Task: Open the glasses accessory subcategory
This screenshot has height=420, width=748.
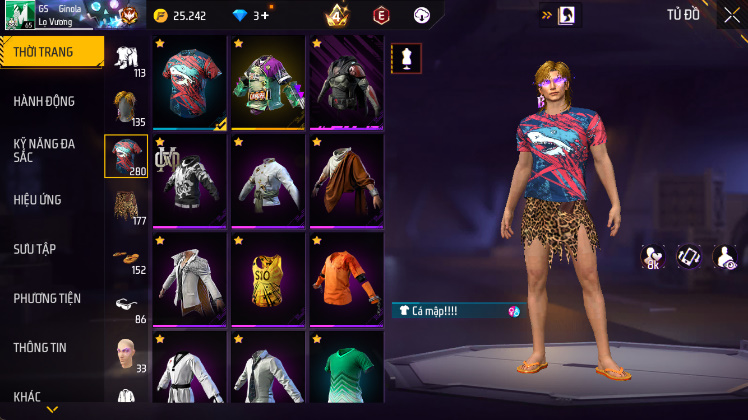Action: tap(126, 304)
